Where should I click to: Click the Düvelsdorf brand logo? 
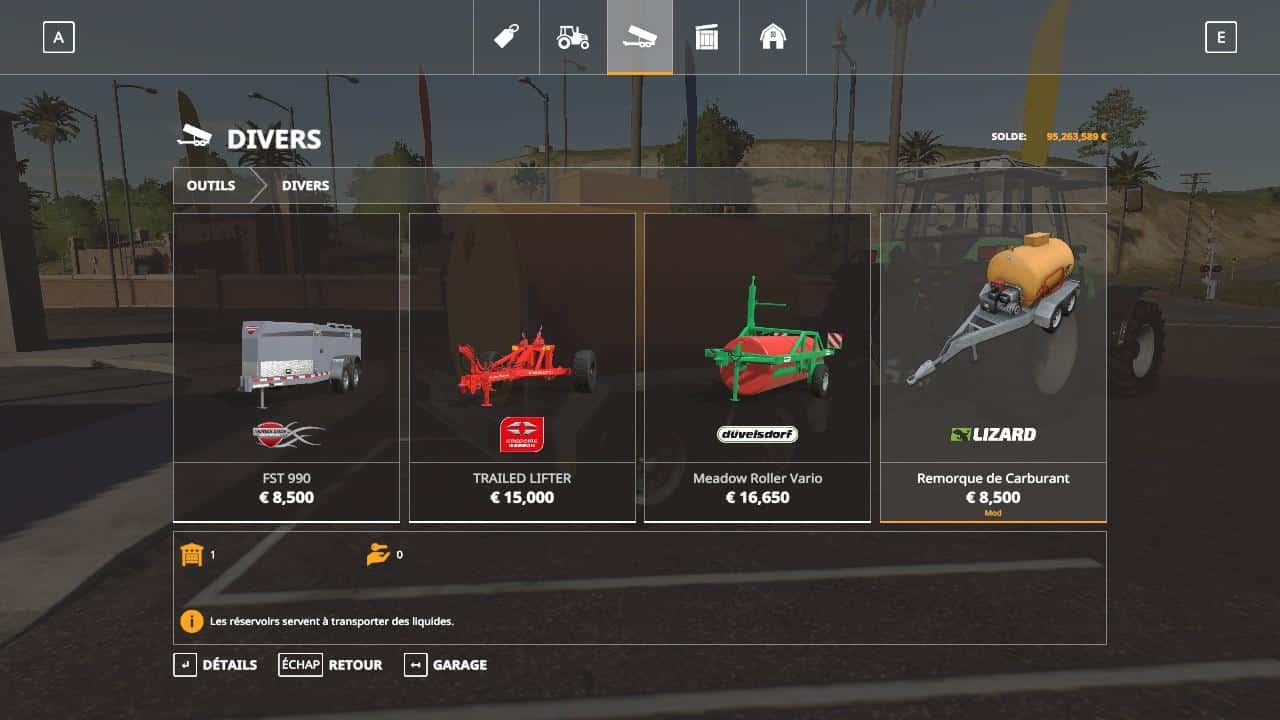(x=757, y=434)
